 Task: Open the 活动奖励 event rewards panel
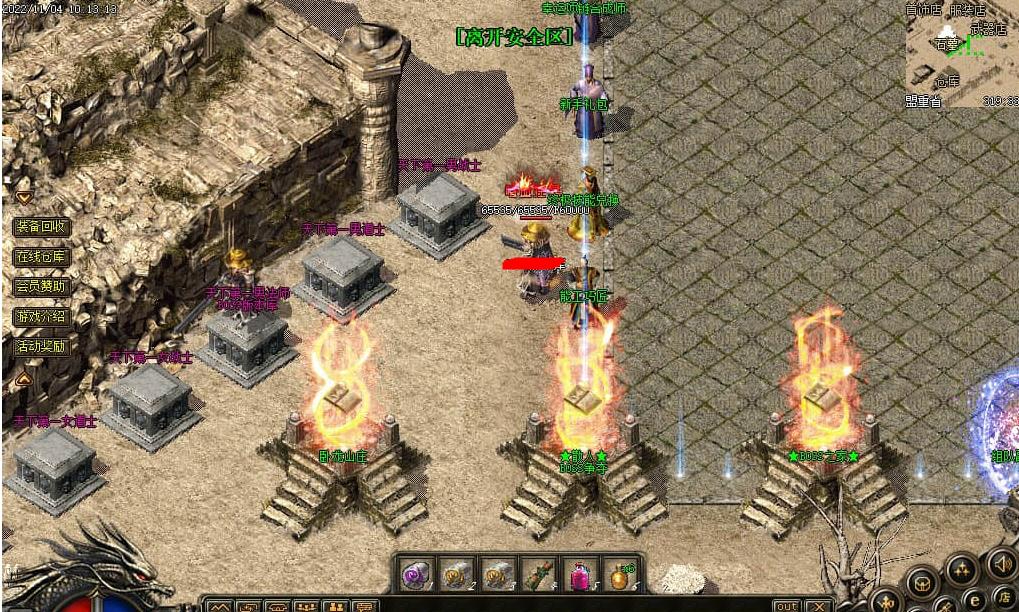point(41,347)
